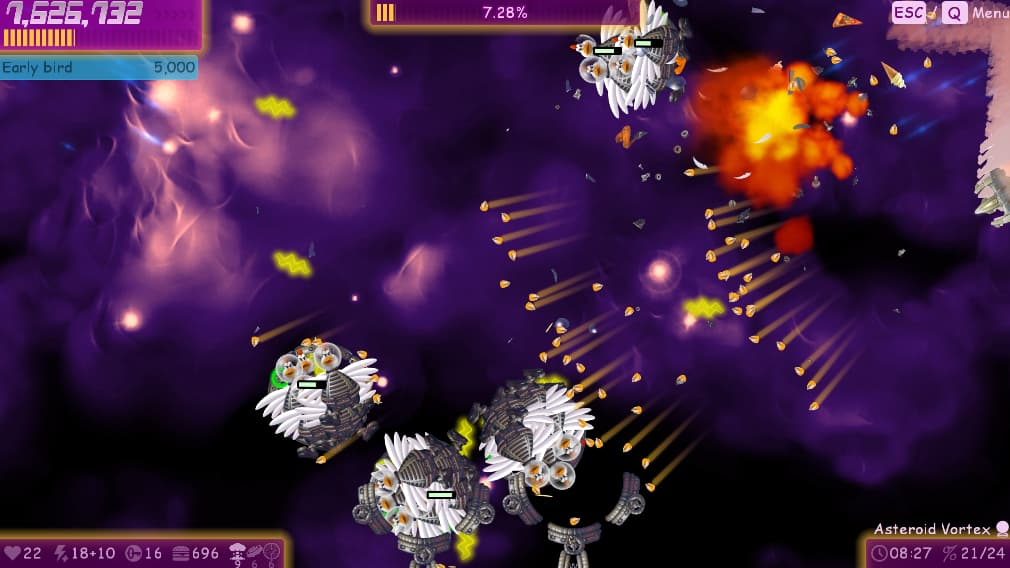Screen dimensions: 1010x568
Task: Open the pause Menu
Action: (988, 13)
